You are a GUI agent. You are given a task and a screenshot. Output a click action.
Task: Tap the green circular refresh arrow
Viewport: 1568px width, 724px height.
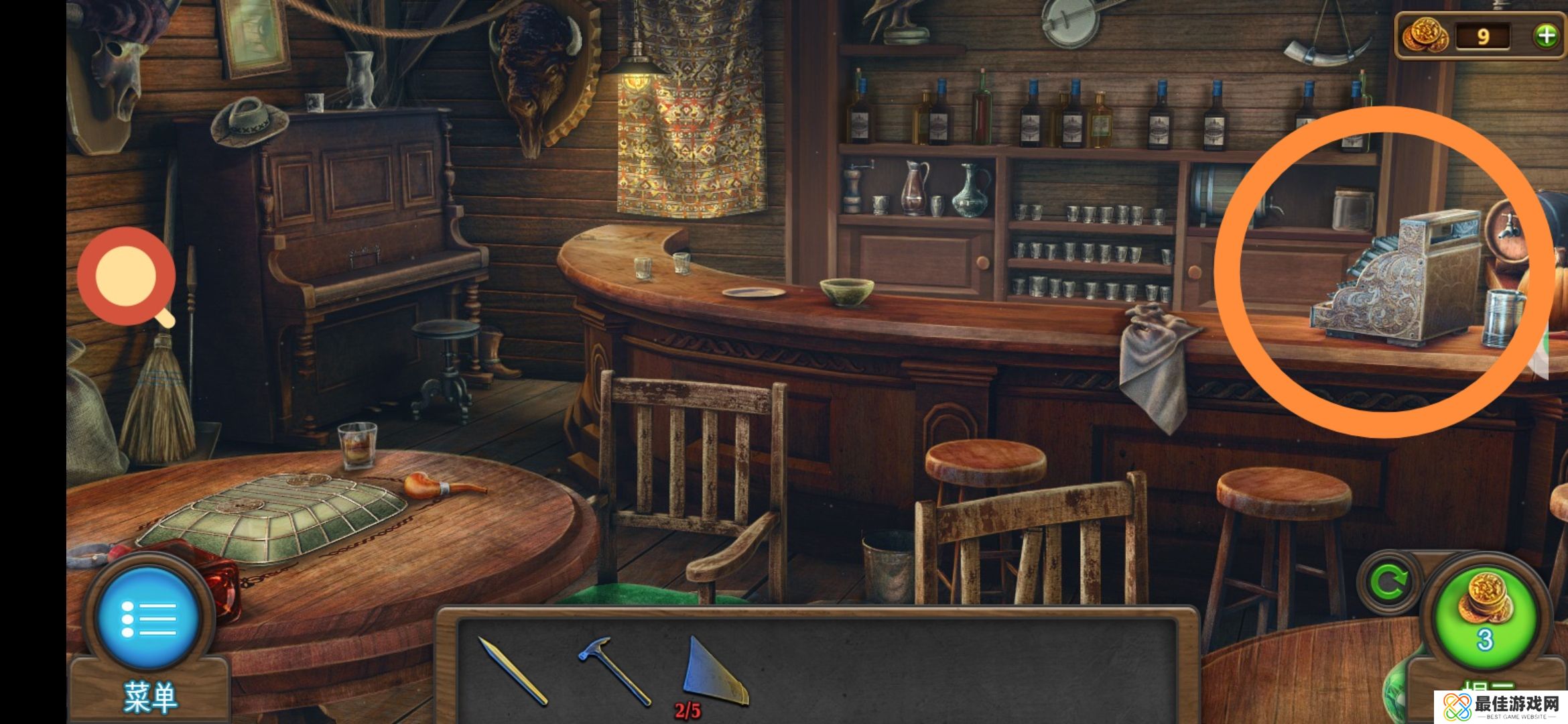[1388, 583]
